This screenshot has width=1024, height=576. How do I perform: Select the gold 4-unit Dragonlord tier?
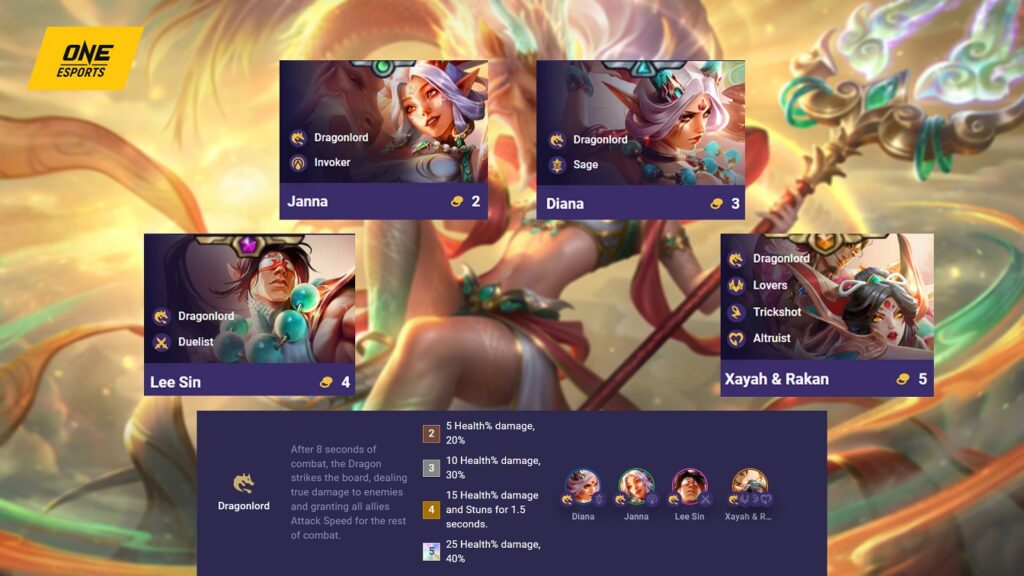pyautogui.click(x=431, y=509)
